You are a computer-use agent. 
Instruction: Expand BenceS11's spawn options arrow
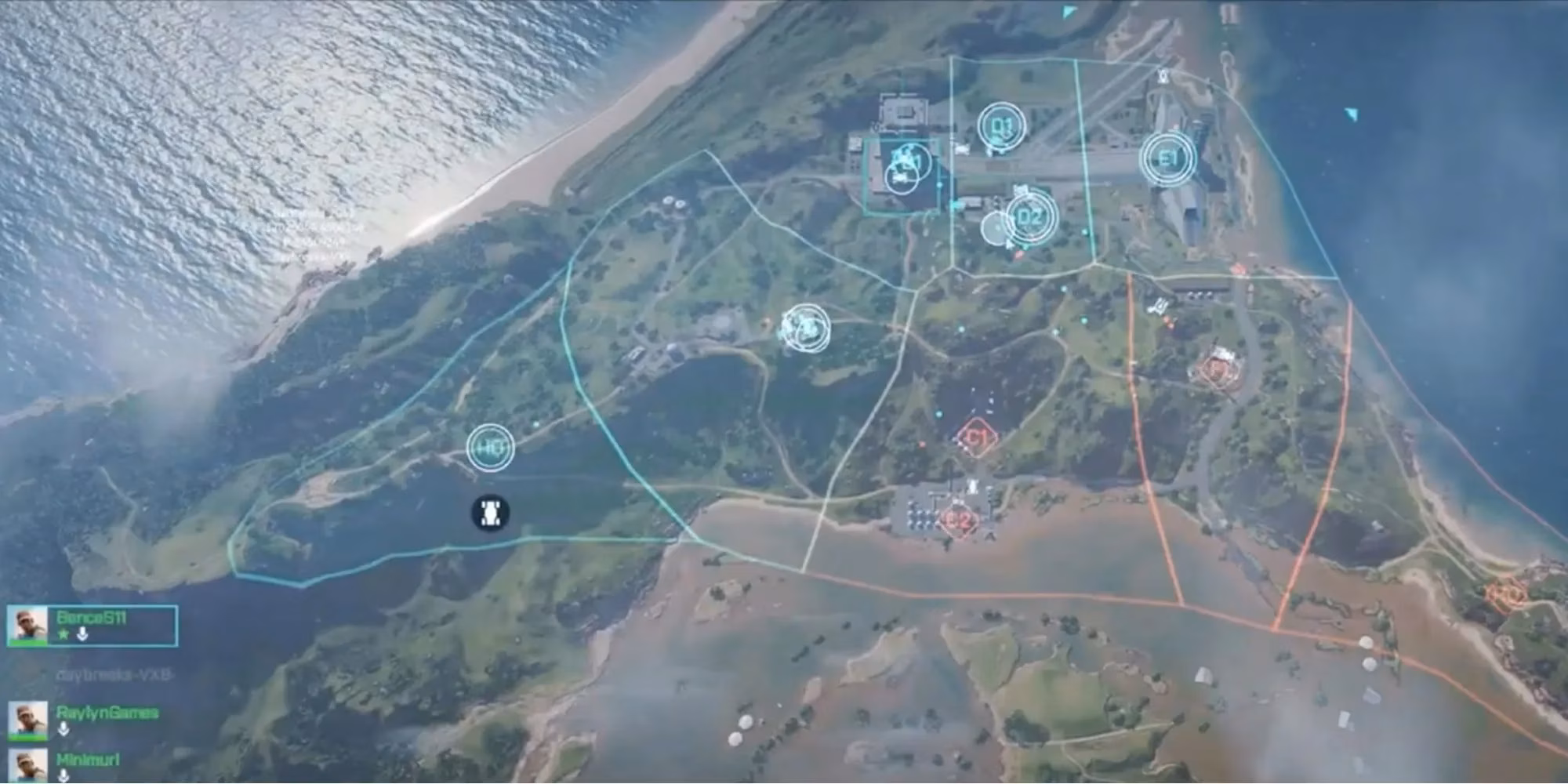point(82,636)
